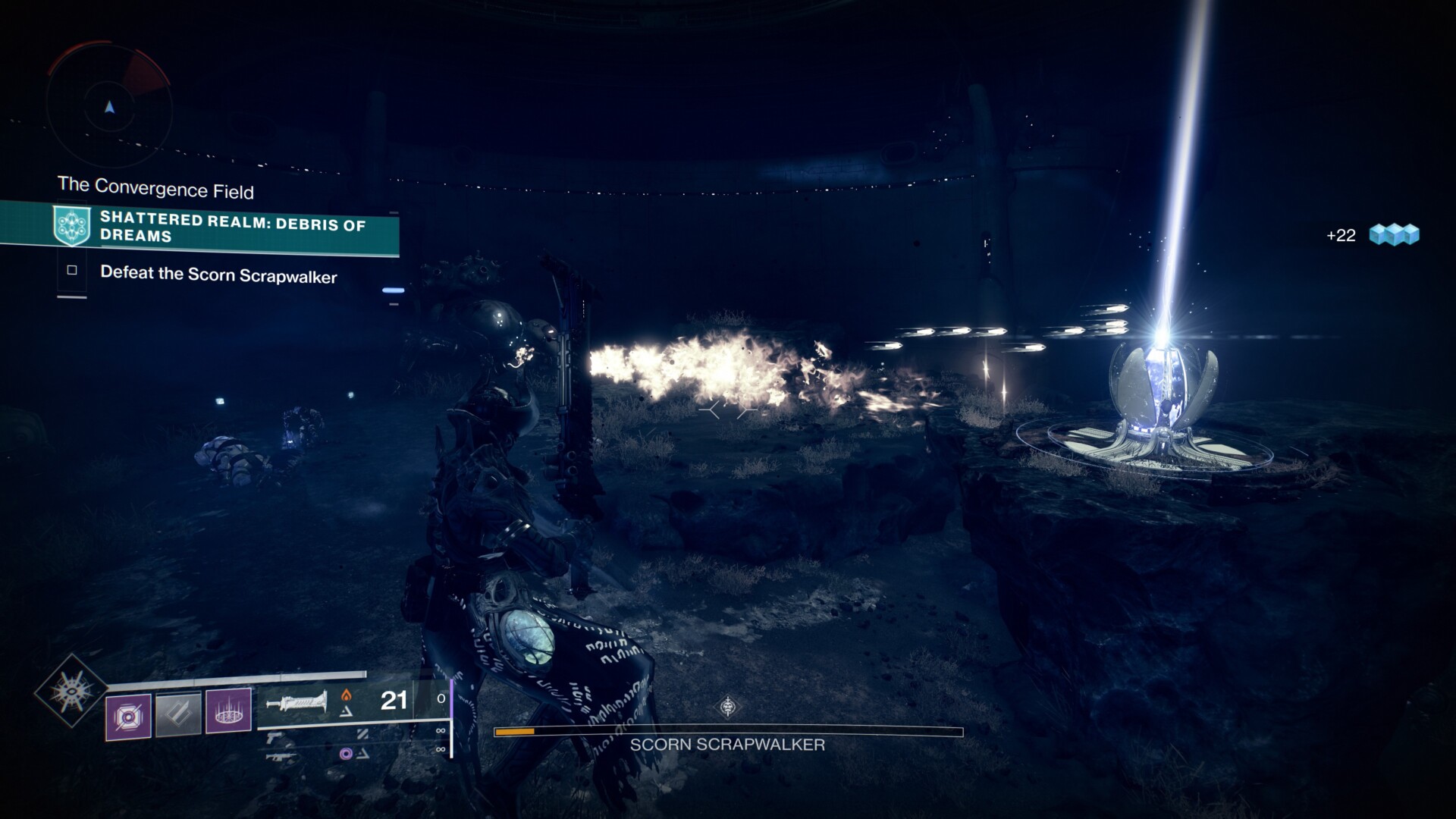The image size is (1456, 819).
Task: Switch to the sidearm weapon slot
Action: click(275, 734)
